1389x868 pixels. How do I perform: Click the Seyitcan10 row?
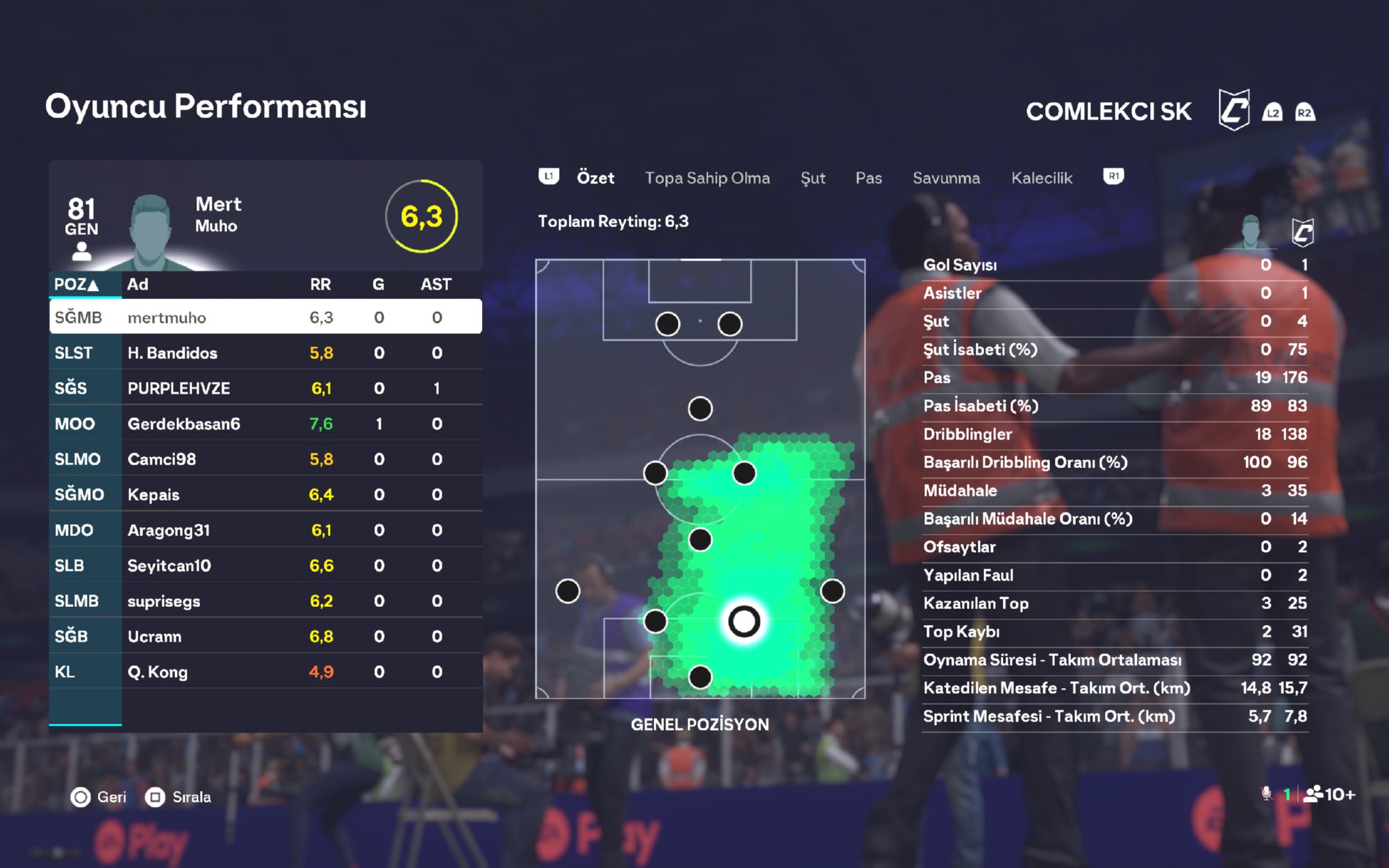pos(265,565)
